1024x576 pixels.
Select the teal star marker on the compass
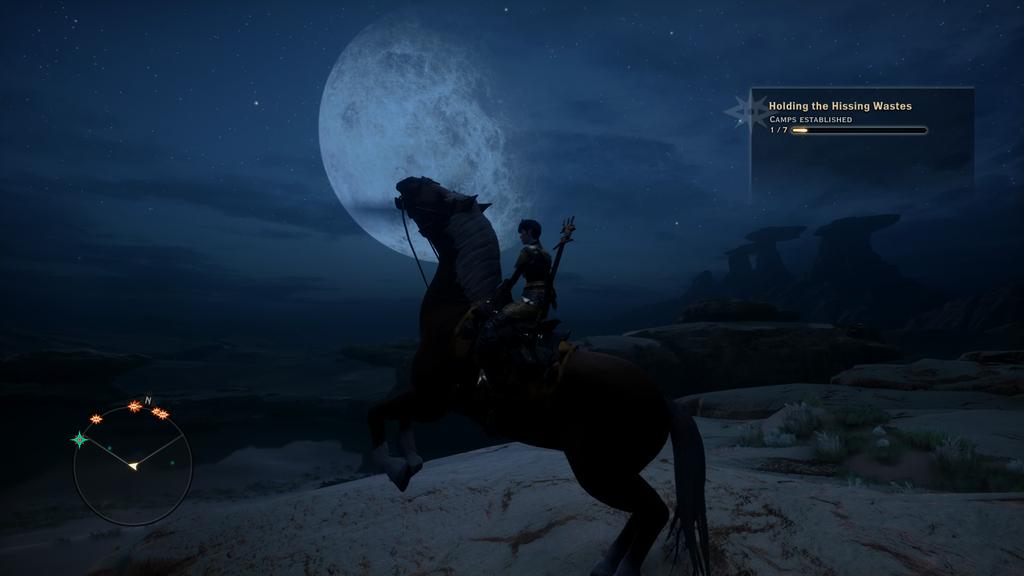(80, 439)
